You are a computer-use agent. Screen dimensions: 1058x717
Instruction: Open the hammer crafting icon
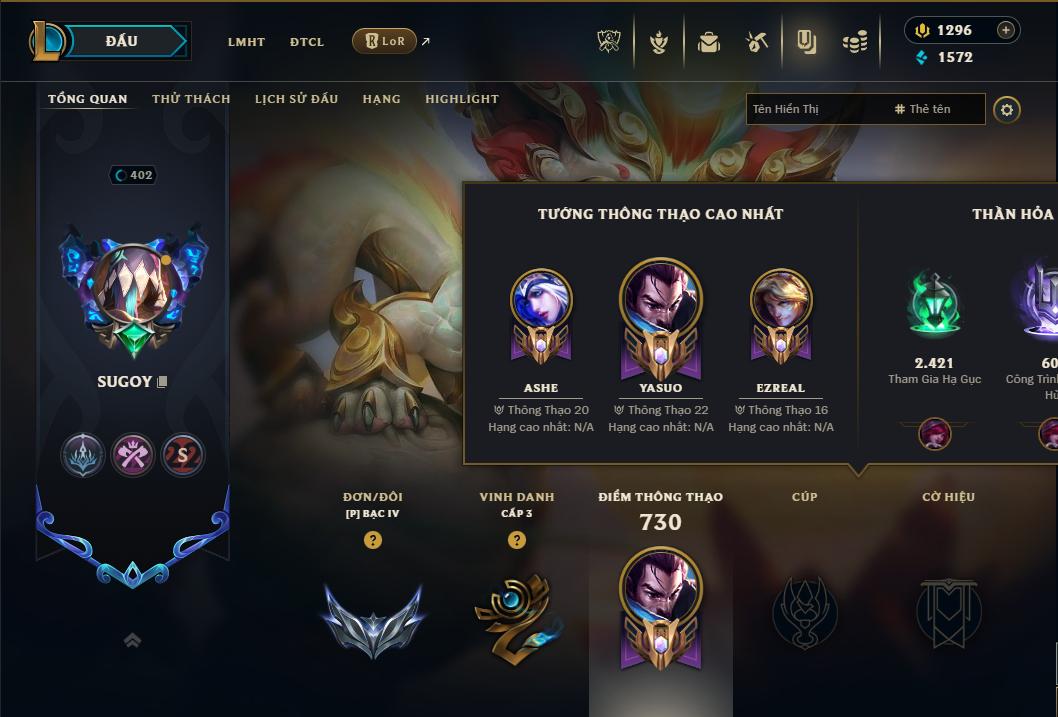pos(757,42)
